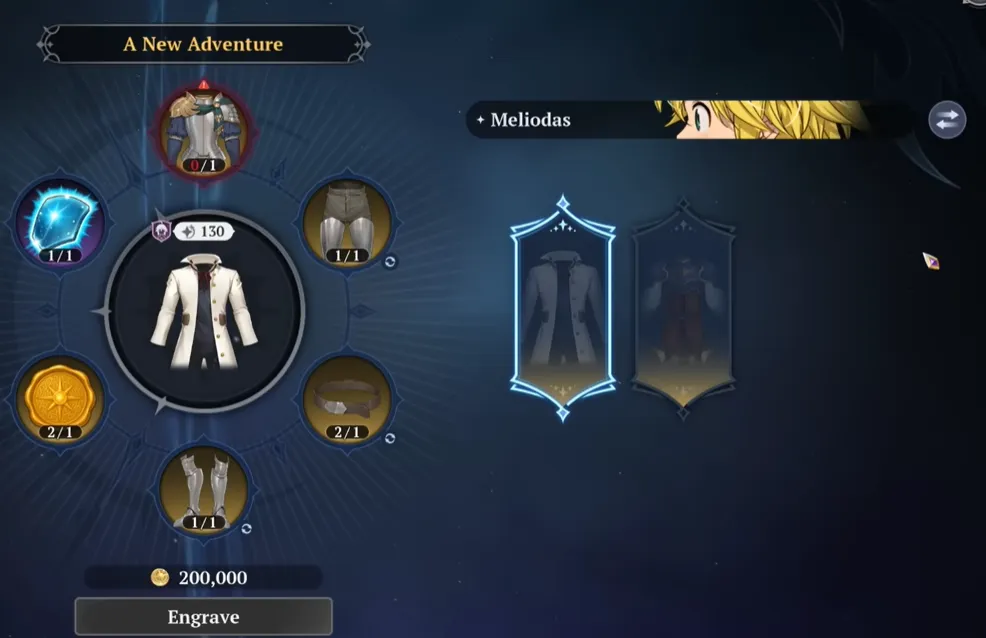Choose the dimmed red outfit card

click(683, 303)
